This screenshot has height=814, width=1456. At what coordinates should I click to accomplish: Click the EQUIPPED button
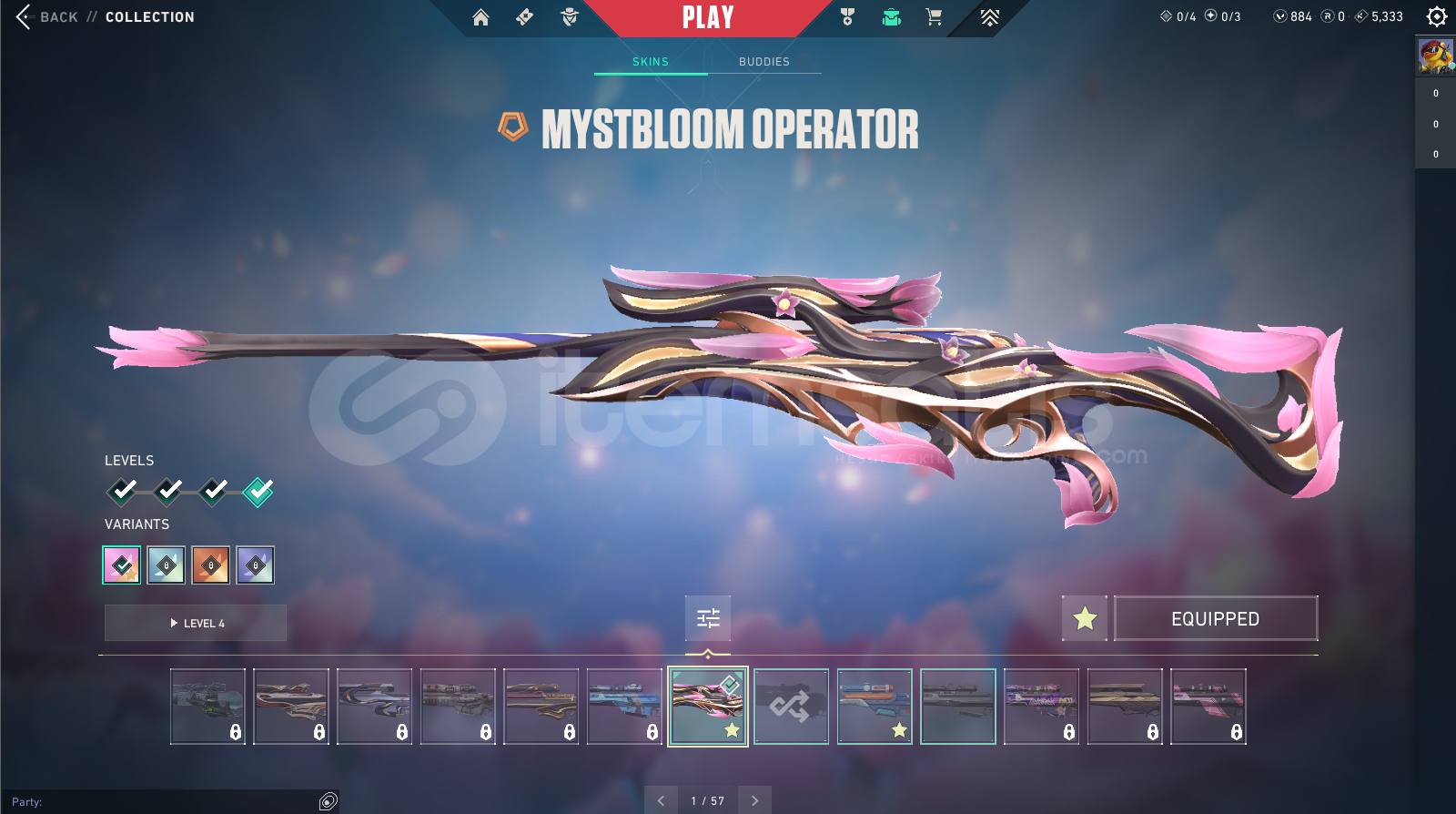click(1215, 619)
